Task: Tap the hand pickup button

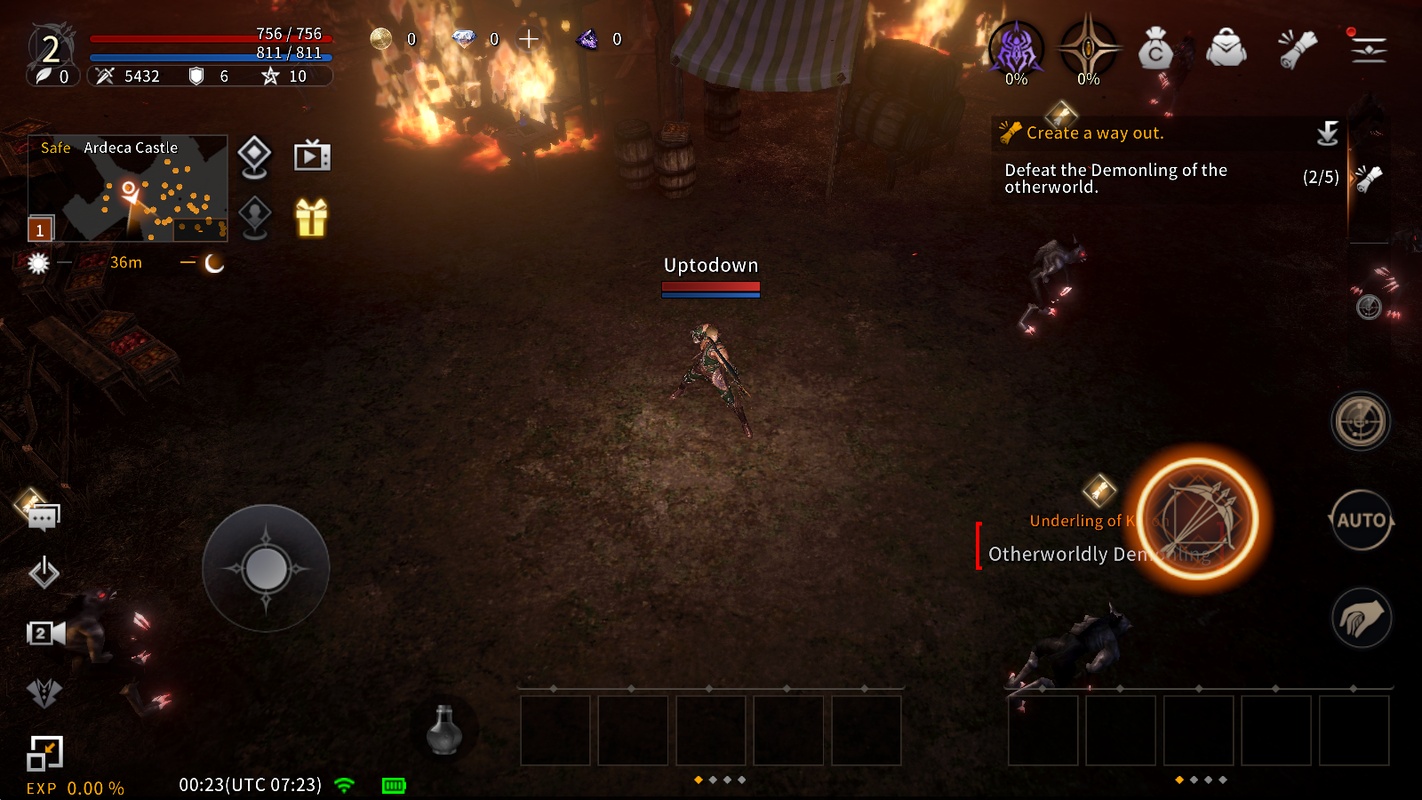Action: [x=1361, y=618]
